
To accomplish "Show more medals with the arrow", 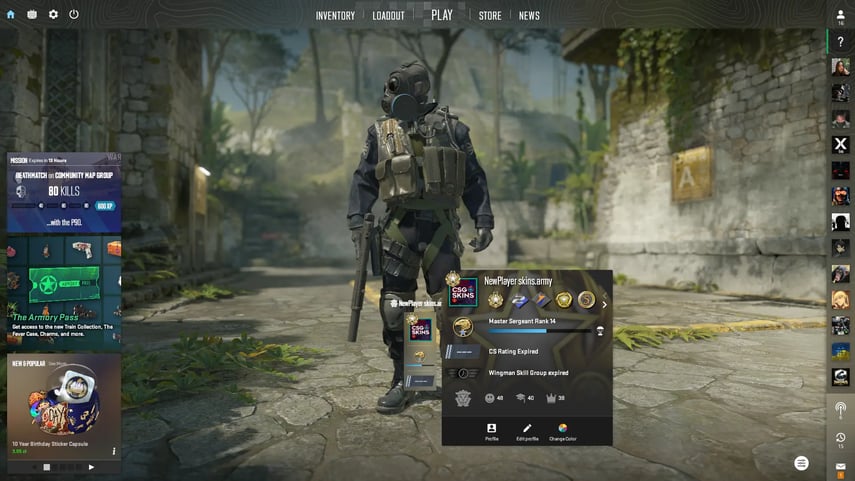I will [x=604, y=305].
